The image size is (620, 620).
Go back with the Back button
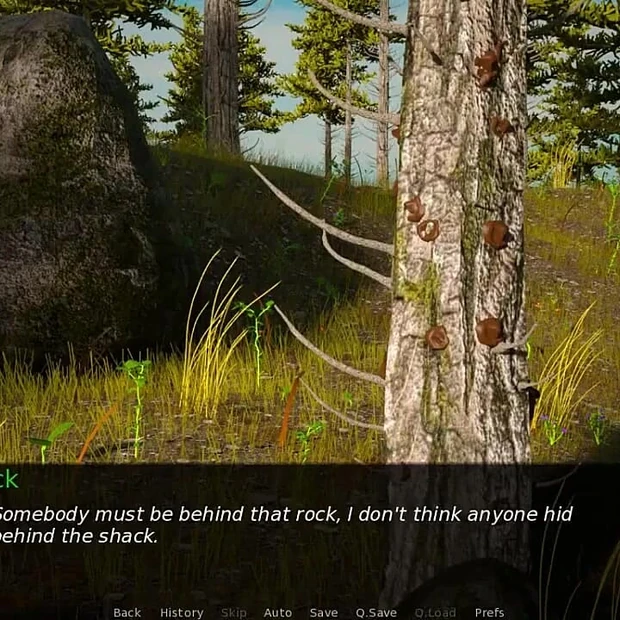(x=127, y=613)
